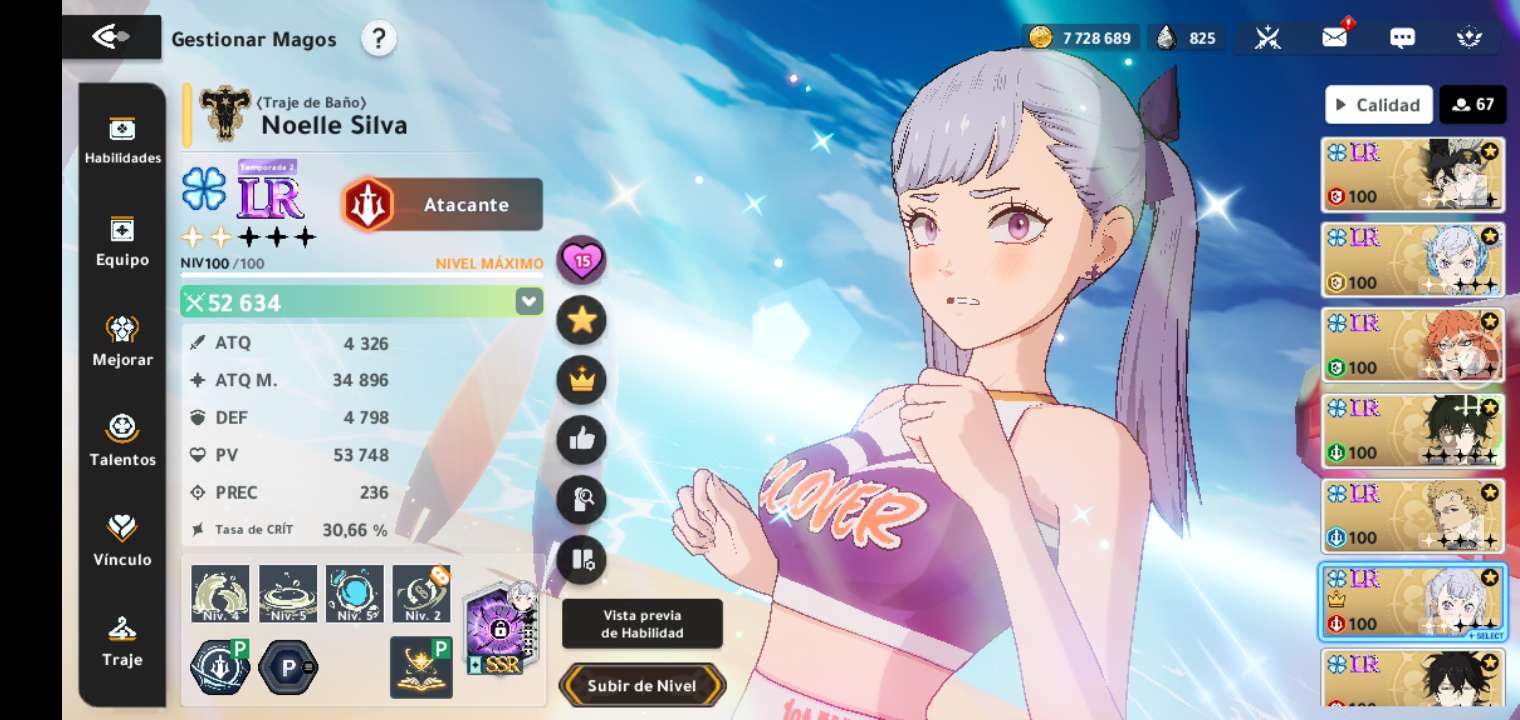Switch to the Vínculo tab
1520x720 pixels.
click(x=122, y=541)
